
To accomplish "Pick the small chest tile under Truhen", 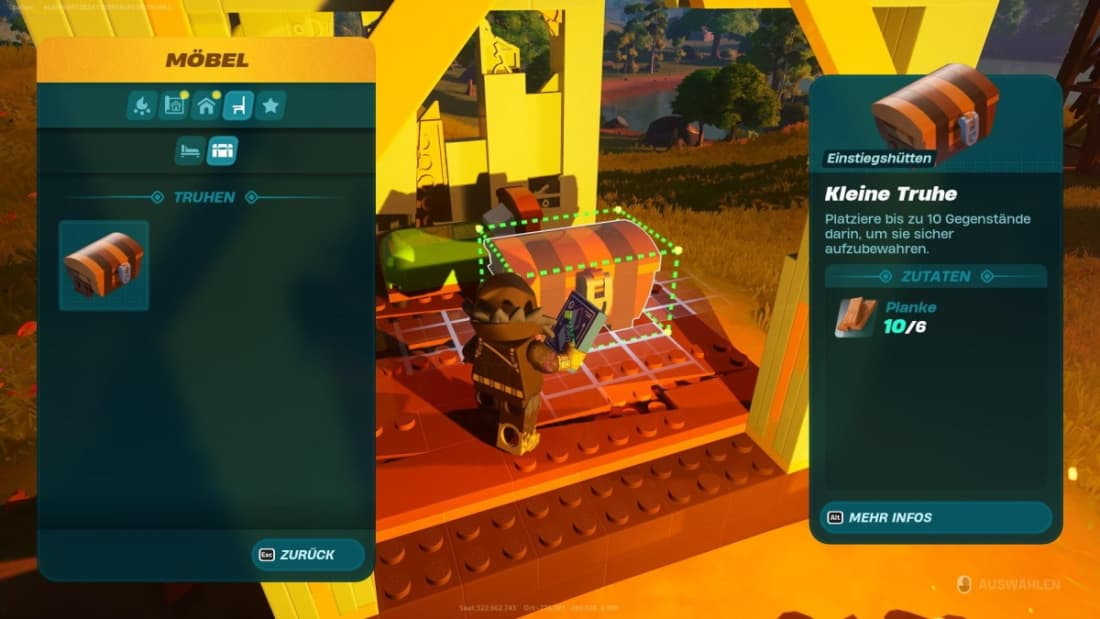I will [x=104, y=265].
